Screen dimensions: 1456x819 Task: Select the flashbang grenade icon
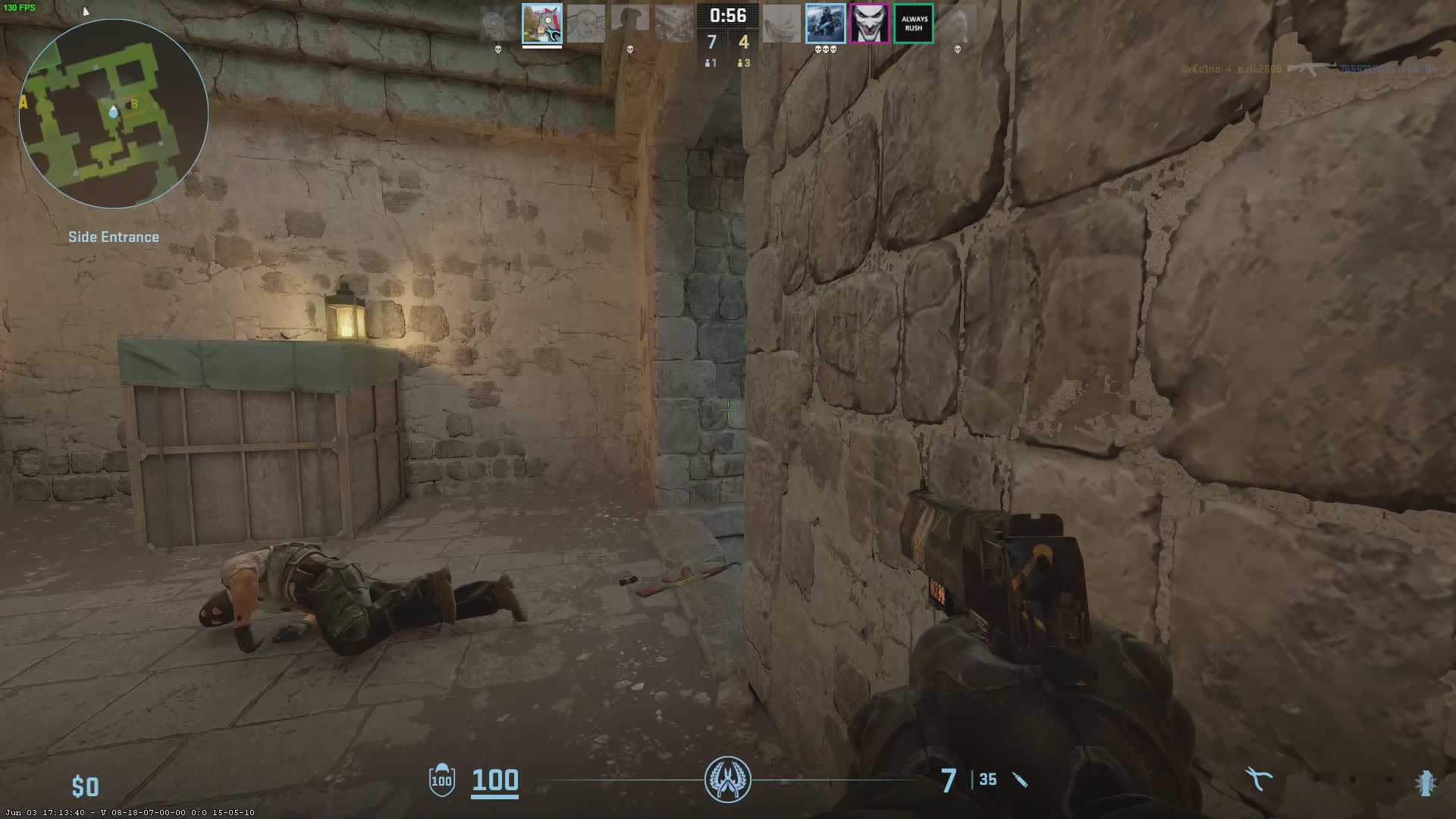point(1426,782)
